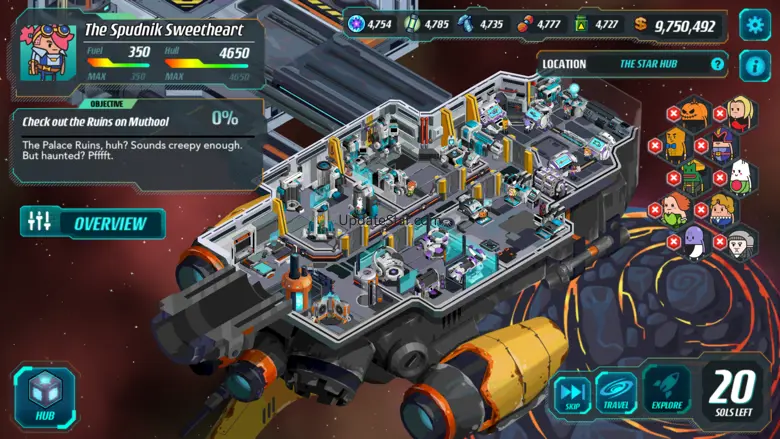Image resolution: width=780 pixels, height=439 pixels.
Task: Click the captain portrait of Spudnik Sweetheart
Action: (44, 52)
